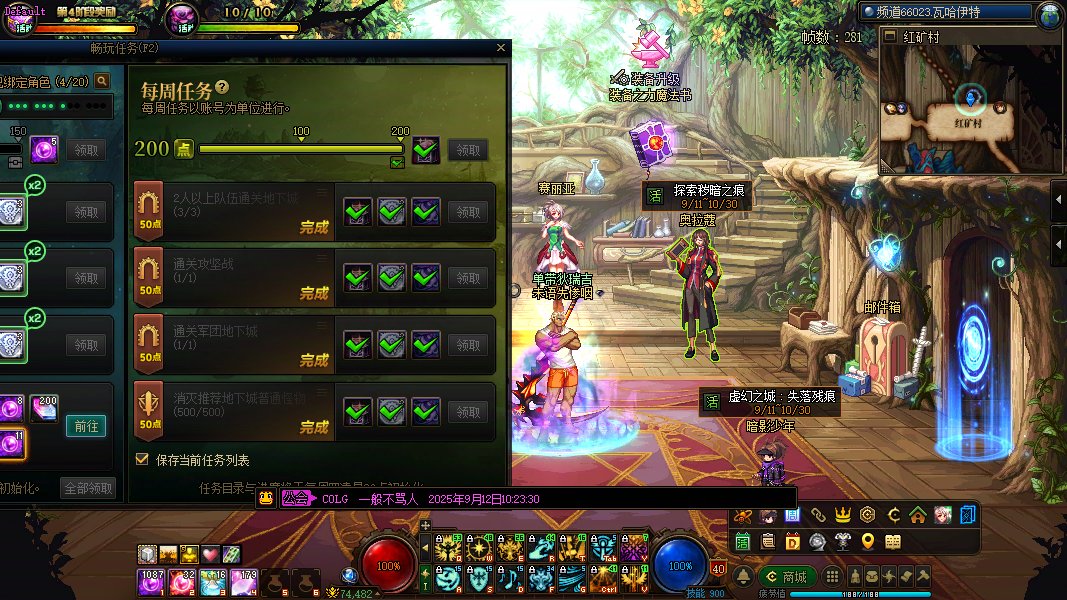
Task: Click the chain link icon
Action: pyautogui.click(x=817, y=516)
